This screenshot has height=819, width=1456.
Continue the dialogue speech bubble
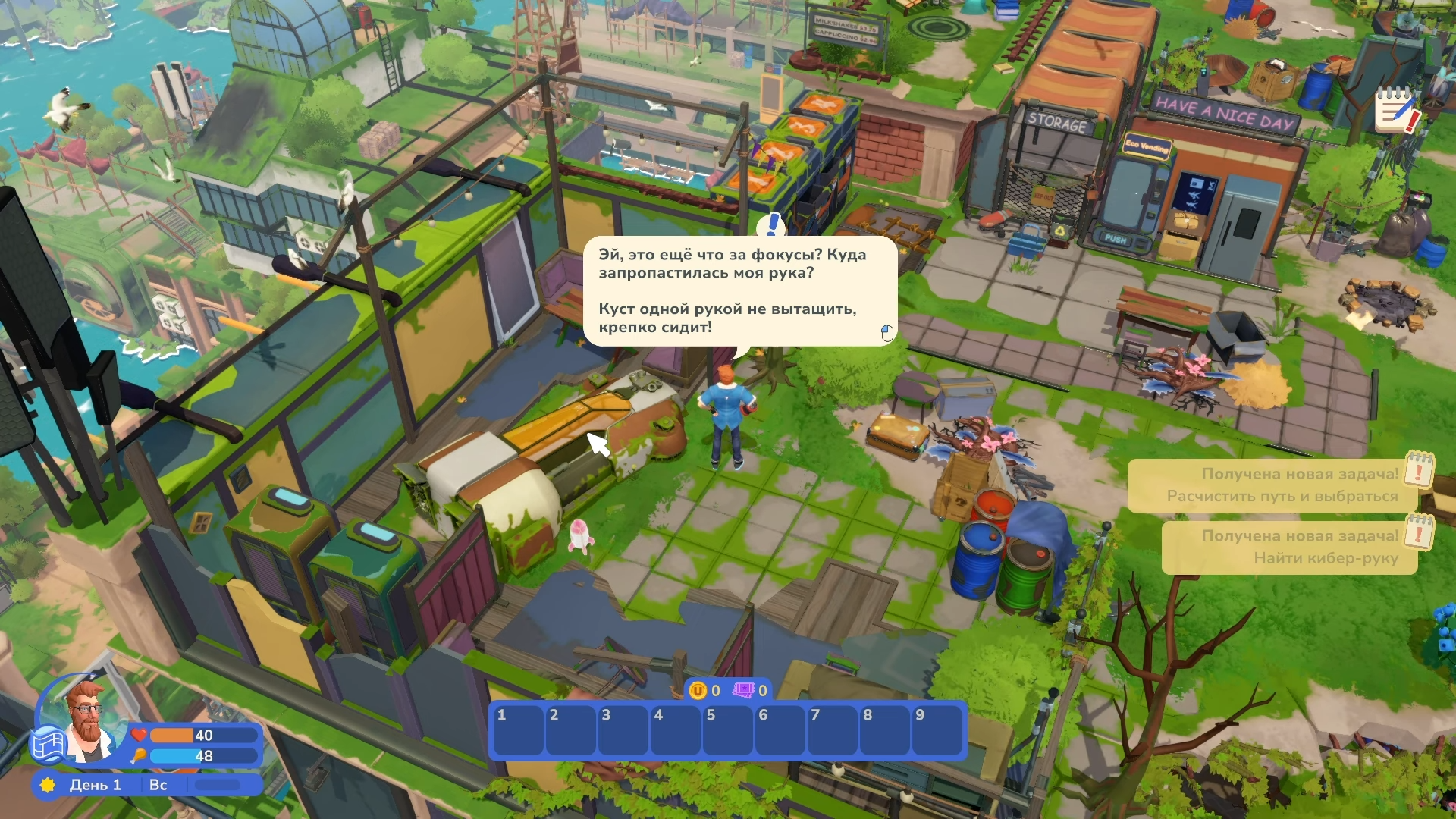[739, 291]
